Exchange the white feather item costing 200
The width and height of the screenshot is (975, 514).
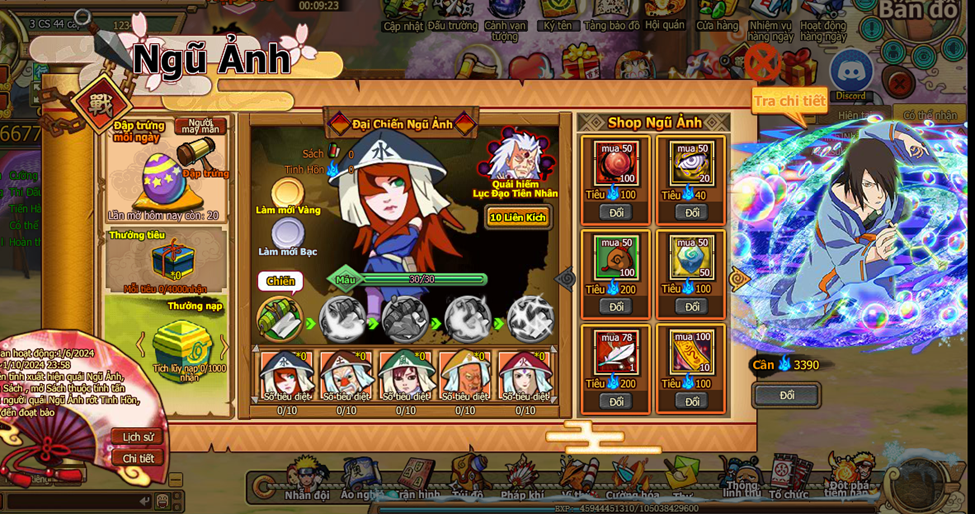click(x=615, y=401)
